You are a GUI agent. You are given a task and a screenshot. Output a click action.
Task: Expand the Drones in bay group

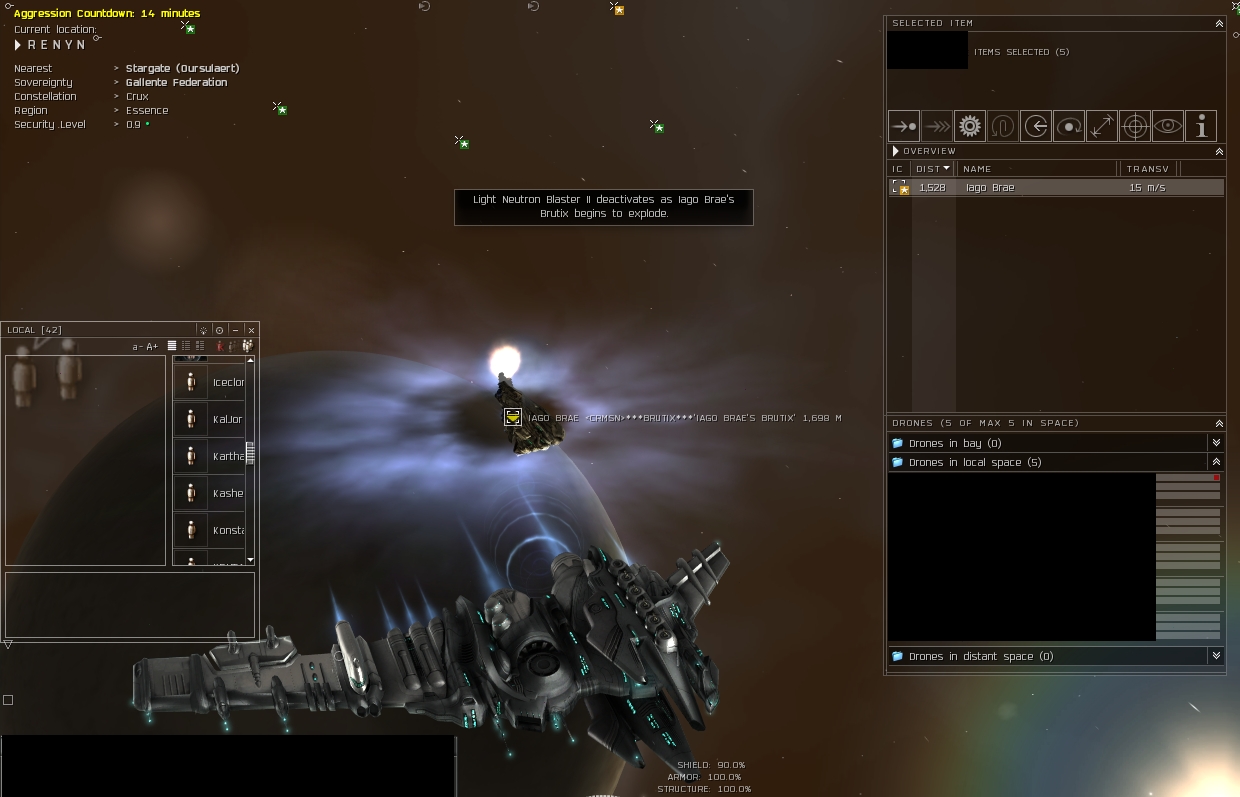(1216, 443)
